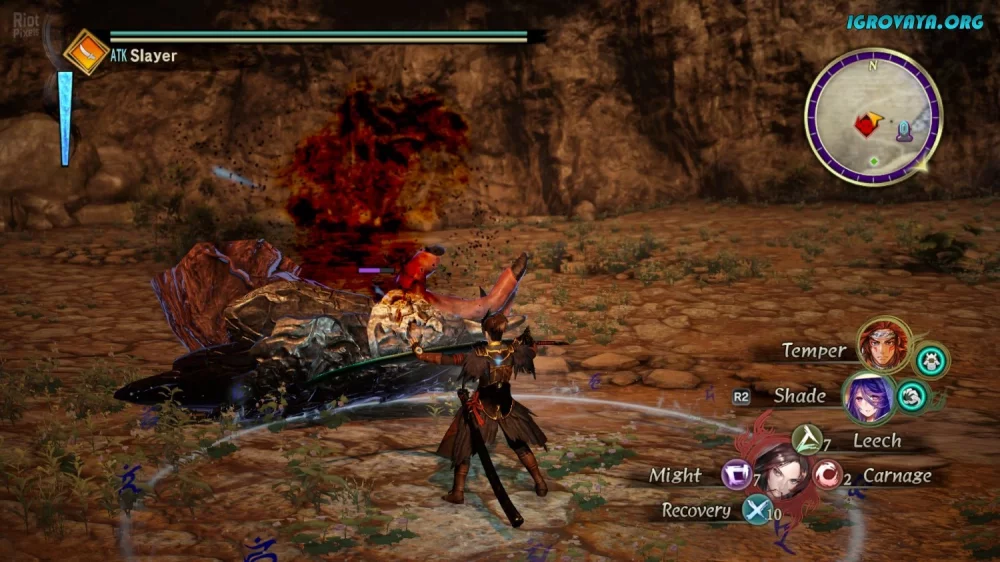Viewport: 1000px width, 562px height.
Task: Activate the Leech skill
Action: (806, 438)
